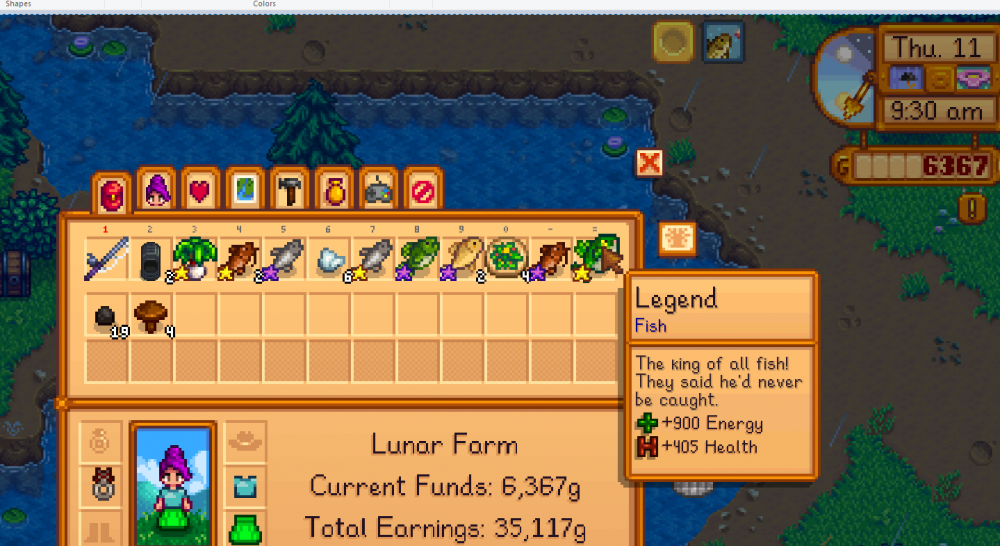The width and height of the screenshot is (1000, 546).
Task: Close the inventory menu with the red X
Action: [x=649, y=162]
